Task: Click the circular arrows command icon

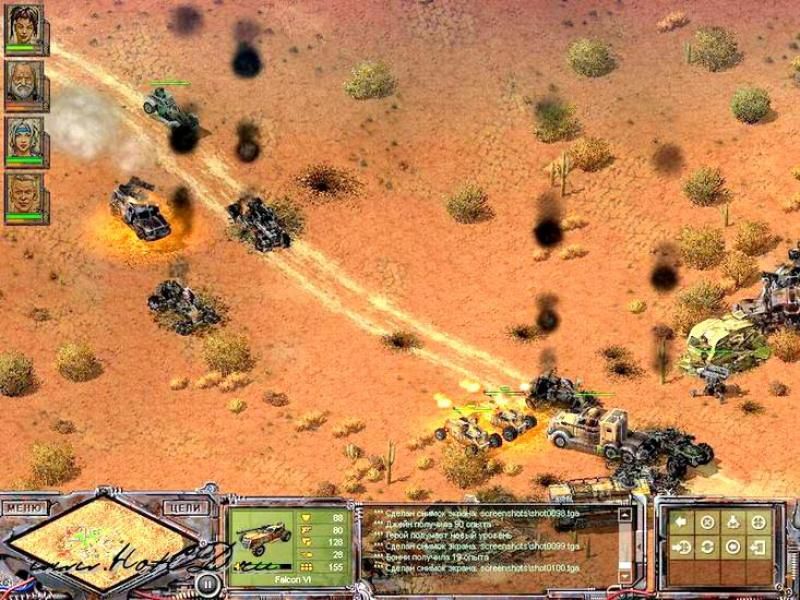Action: coord(707,548)
